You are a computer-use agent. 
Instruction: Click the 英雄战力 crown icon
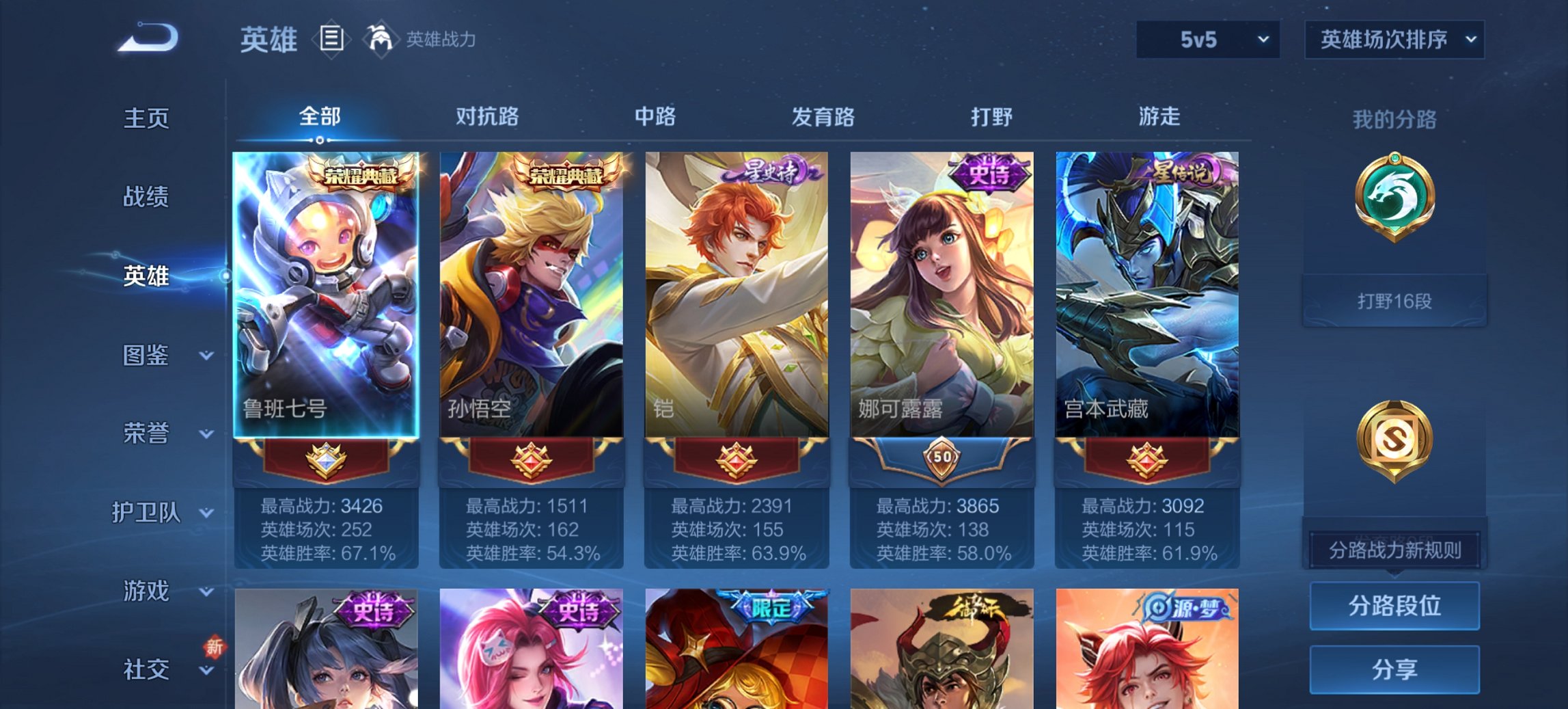coord(381,39)
